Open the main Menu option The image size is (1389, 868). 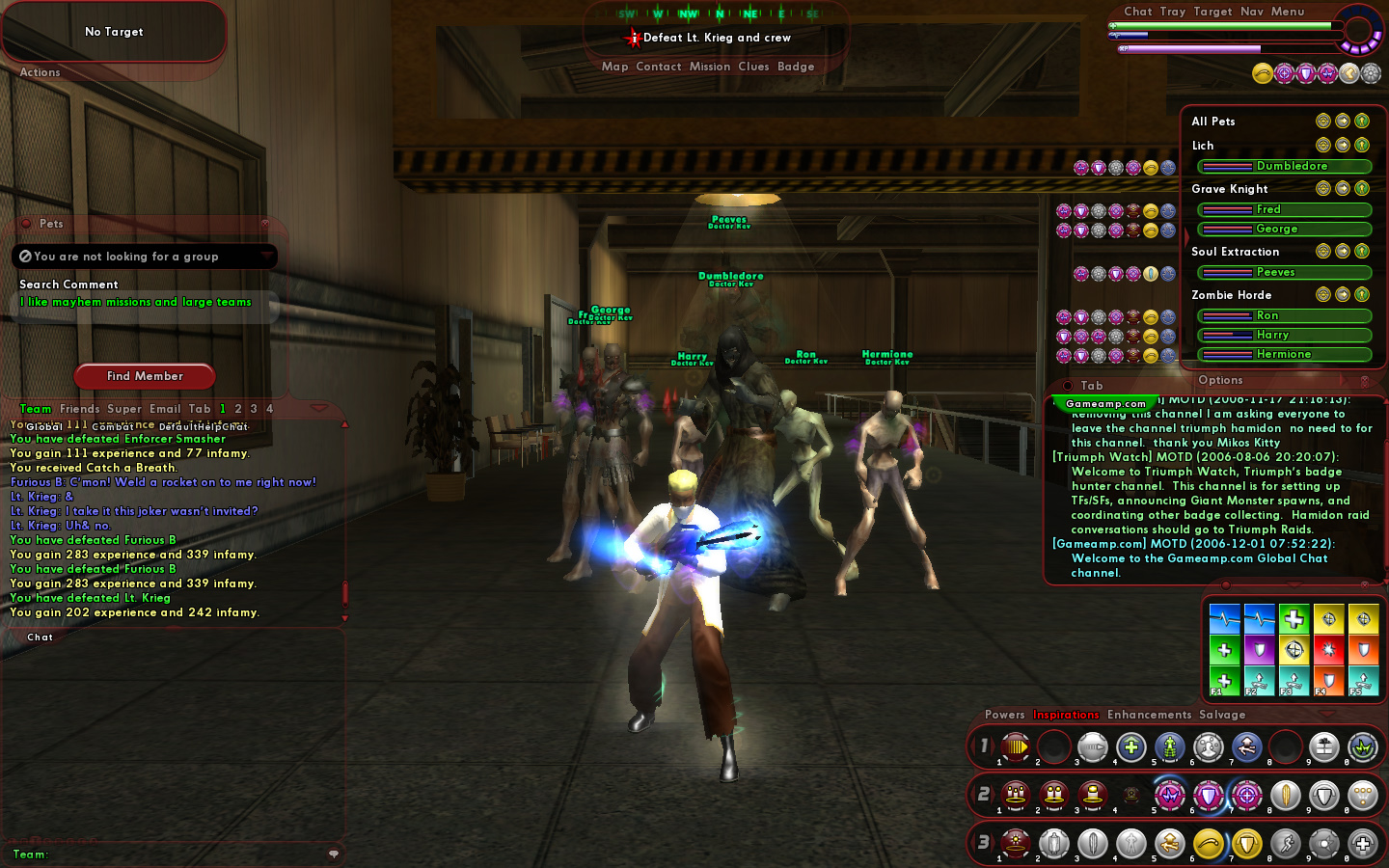click(1287, 12)
